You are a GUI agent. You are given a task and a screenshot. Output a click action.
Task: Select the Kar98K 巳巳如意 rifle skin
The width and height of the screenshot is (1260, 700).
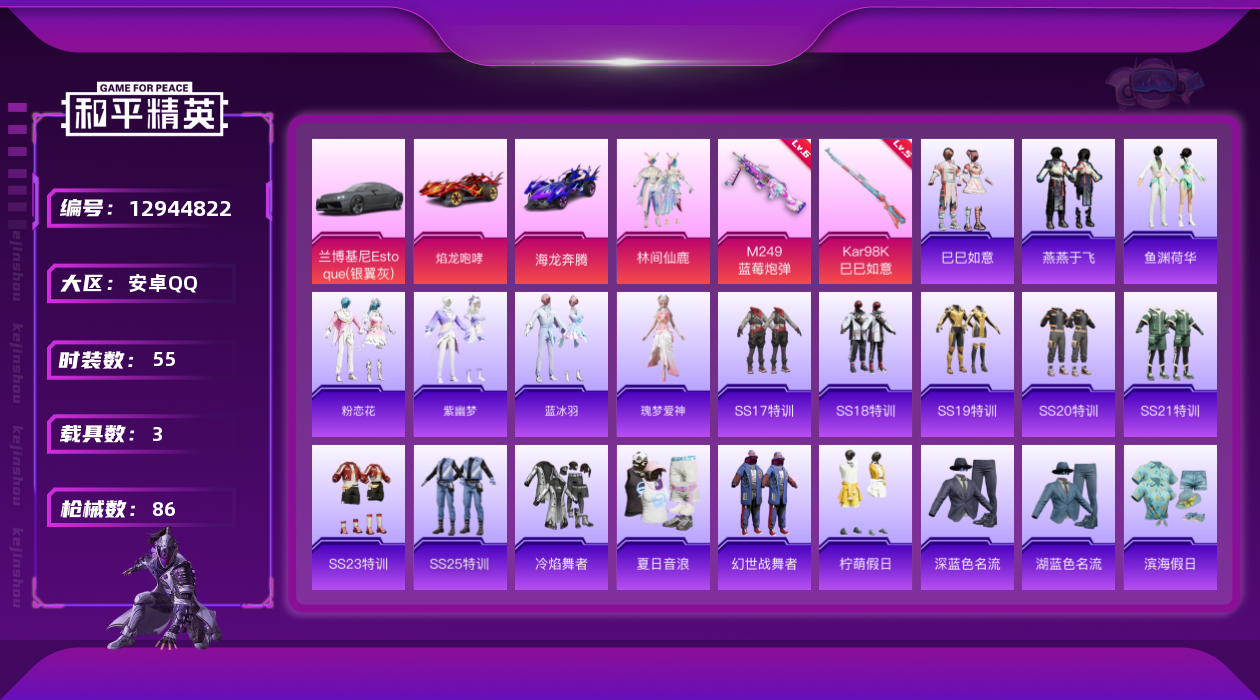click(865, 211)
